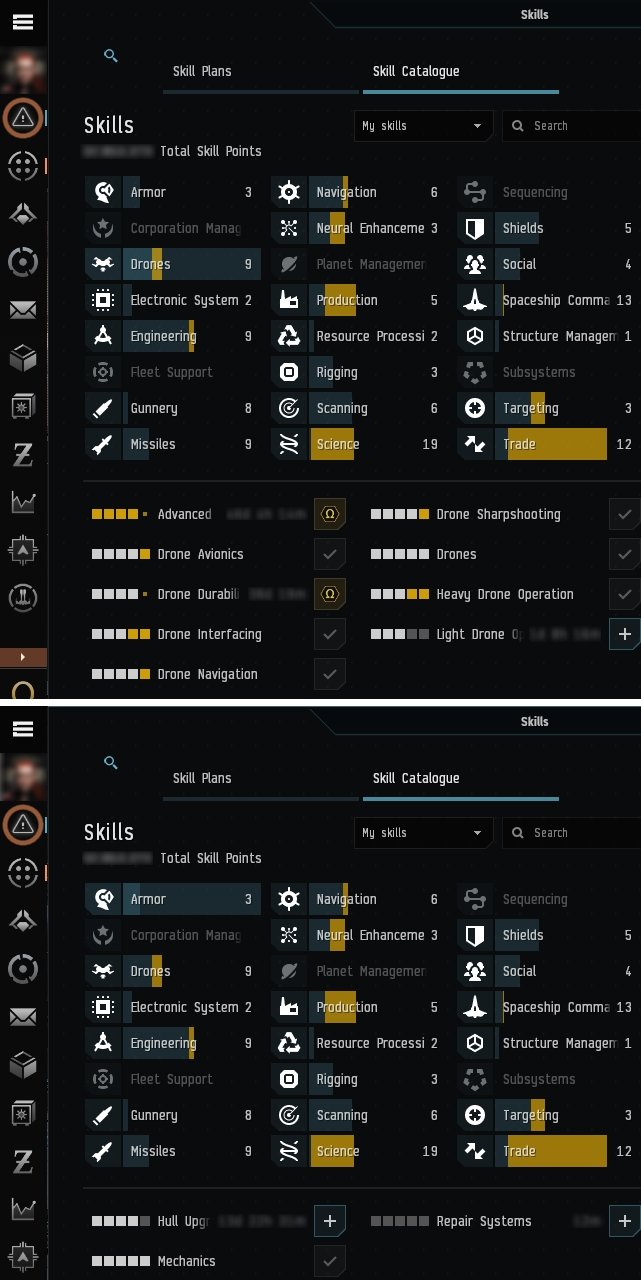Select the Drone Sharpshooting skill
641x1280 pixels.
click(x=498, y=515)
